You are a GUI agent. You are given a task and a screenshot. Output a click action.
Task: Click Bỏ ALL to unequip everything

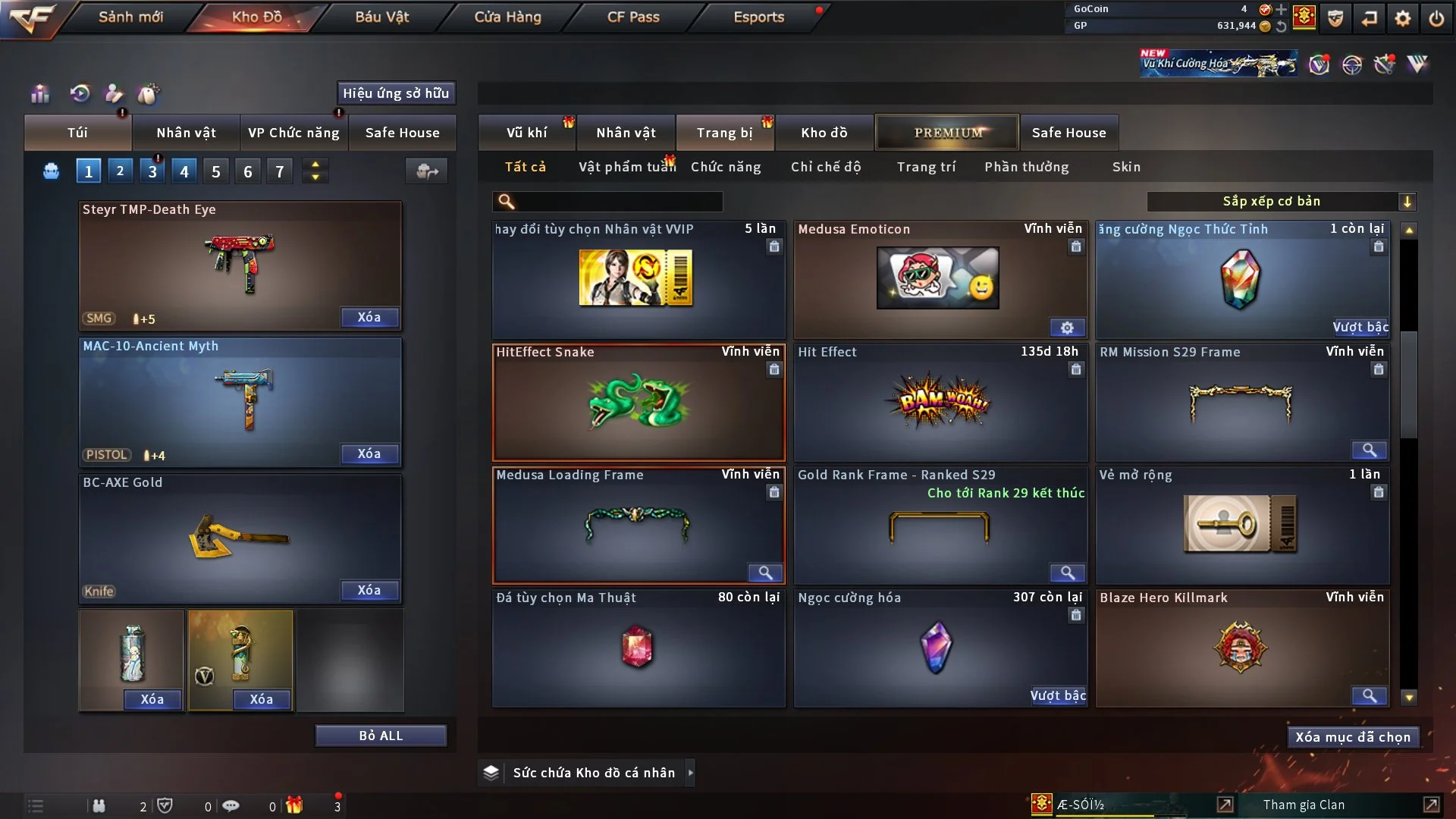coord(381,736)
